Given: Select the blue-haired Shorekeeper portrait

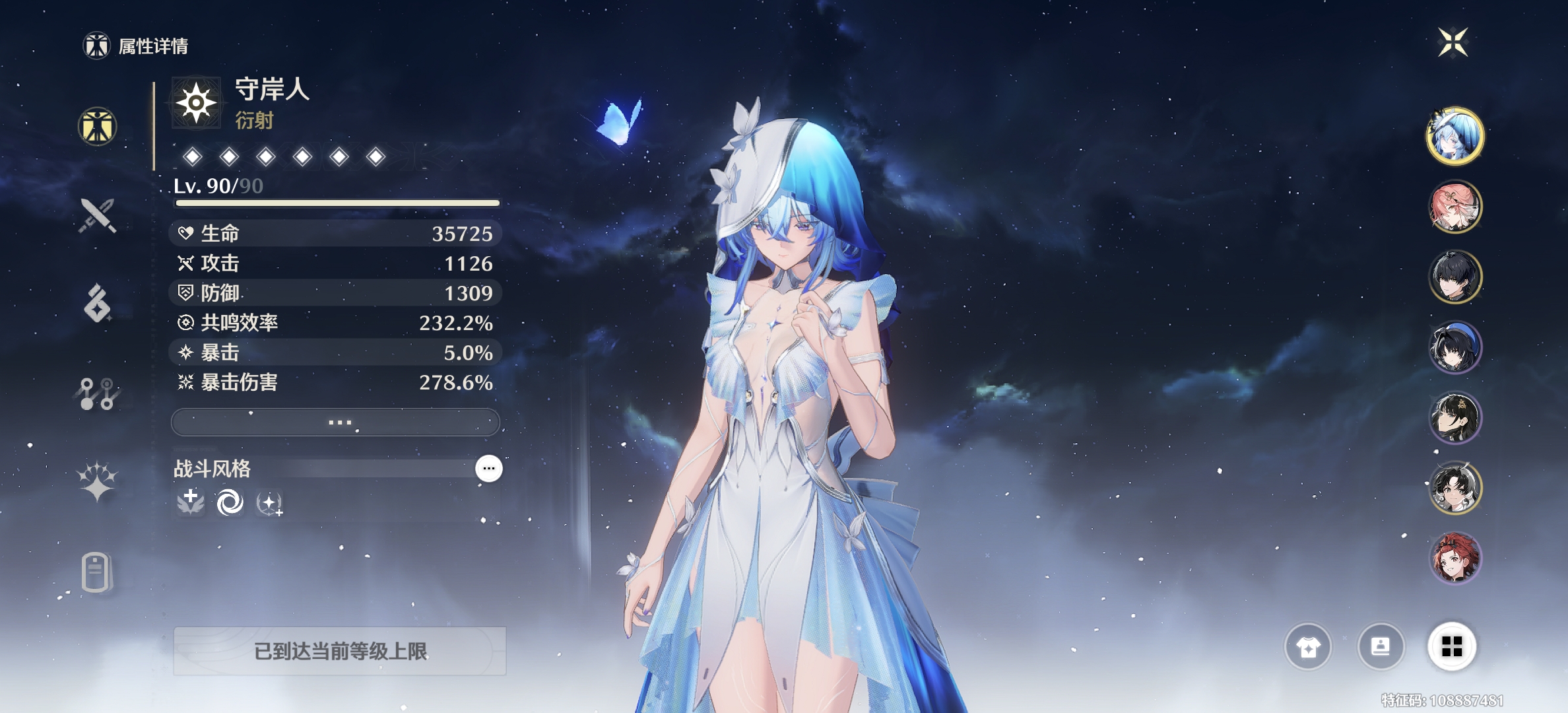Looking at the screenshot, I should [x=1455, y=136].
